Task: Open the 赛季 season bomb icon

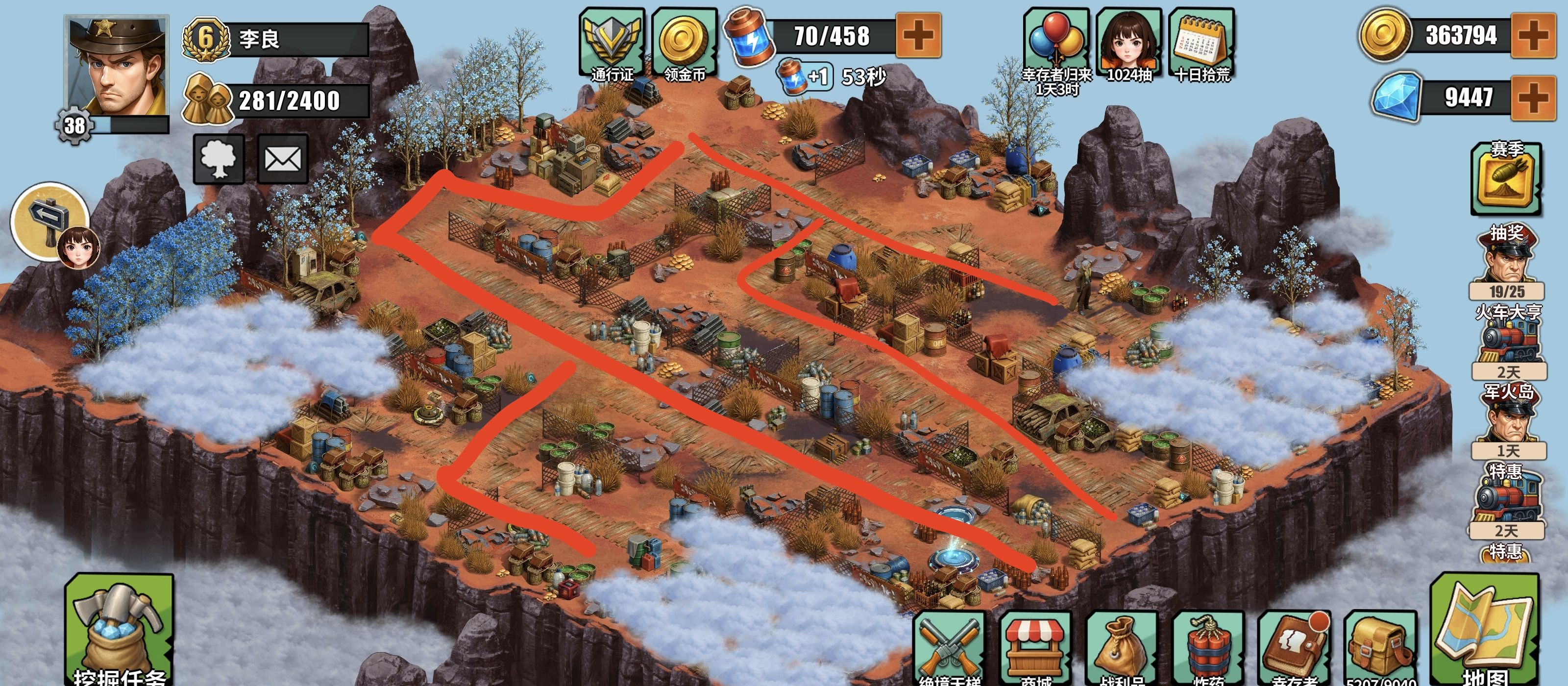Action: click(1507, 178)
